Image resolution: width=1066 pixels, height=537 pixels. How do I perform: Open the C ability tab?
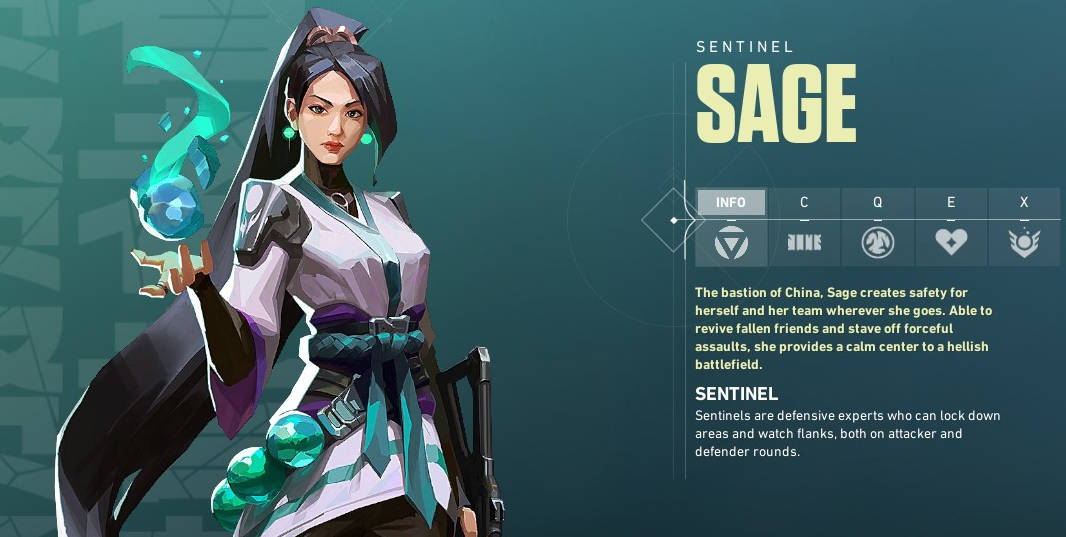pyautogui.click(x=804, y=202)
